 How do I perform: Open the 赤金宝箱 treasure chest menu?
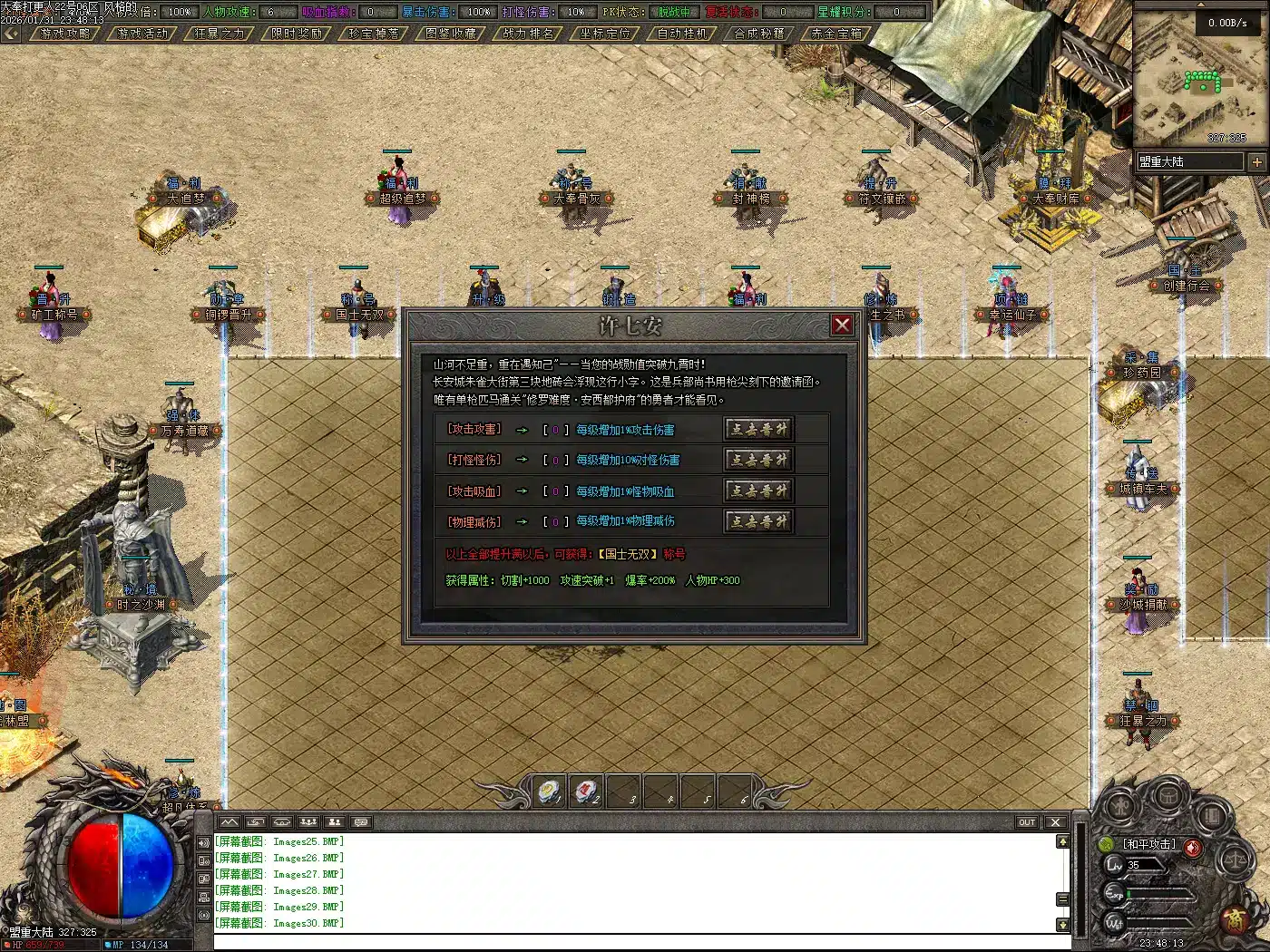(836, 34)
